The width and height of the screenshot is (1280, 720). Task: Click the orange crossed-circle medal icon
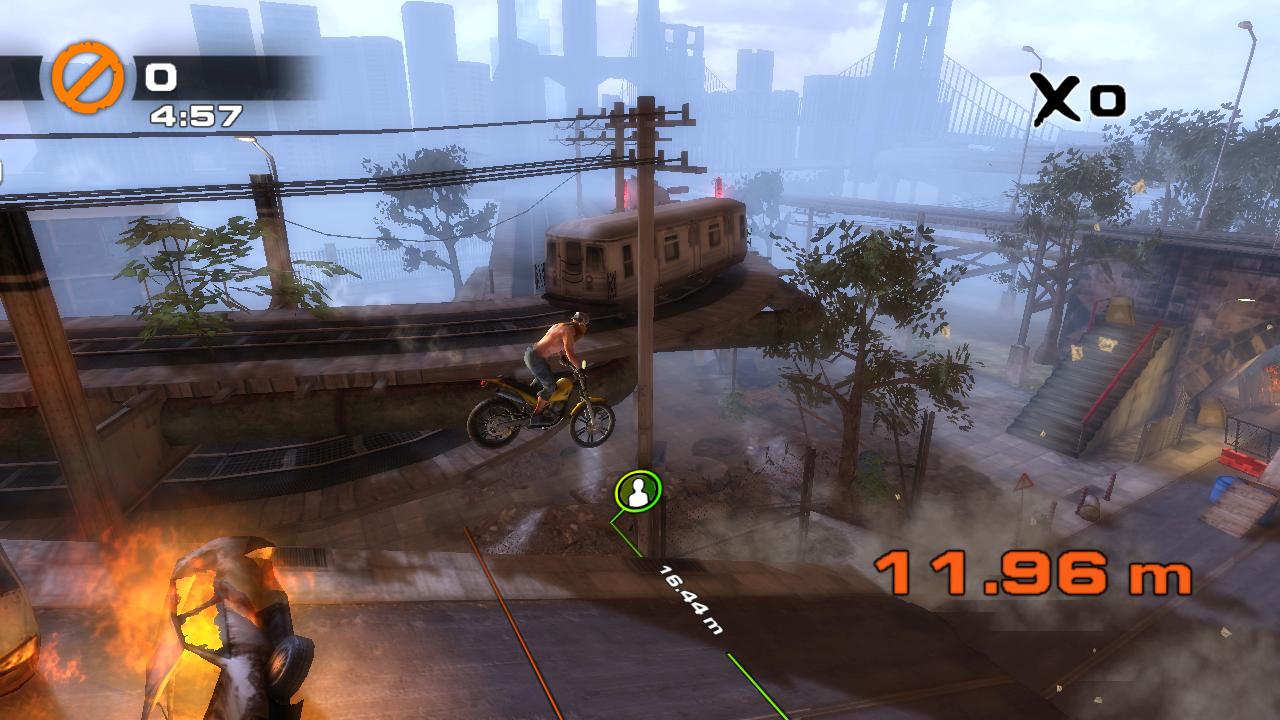[x=88, y=77]
